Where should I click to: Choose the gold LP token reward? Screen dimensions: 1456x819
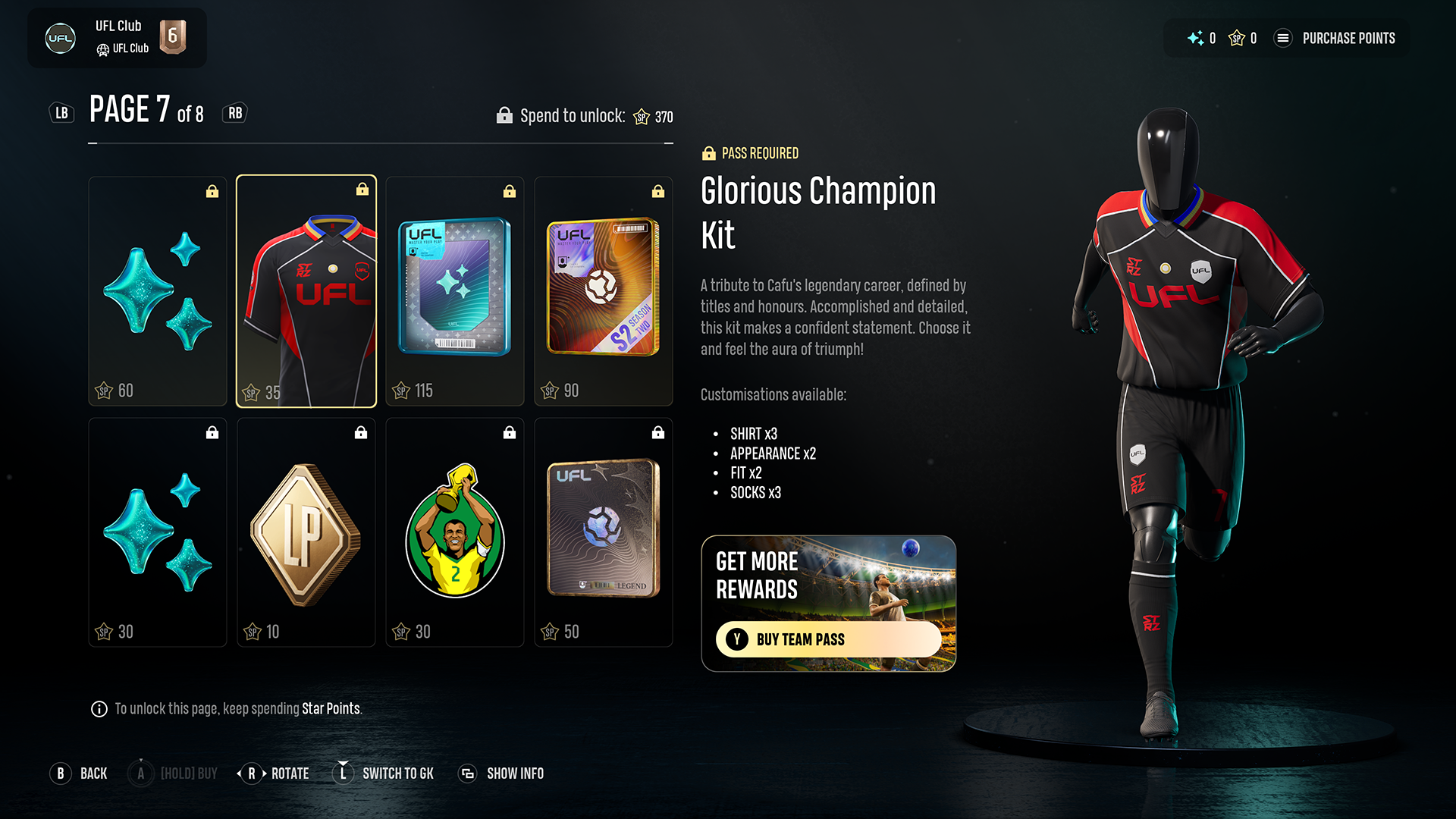[x=306, y=532]
